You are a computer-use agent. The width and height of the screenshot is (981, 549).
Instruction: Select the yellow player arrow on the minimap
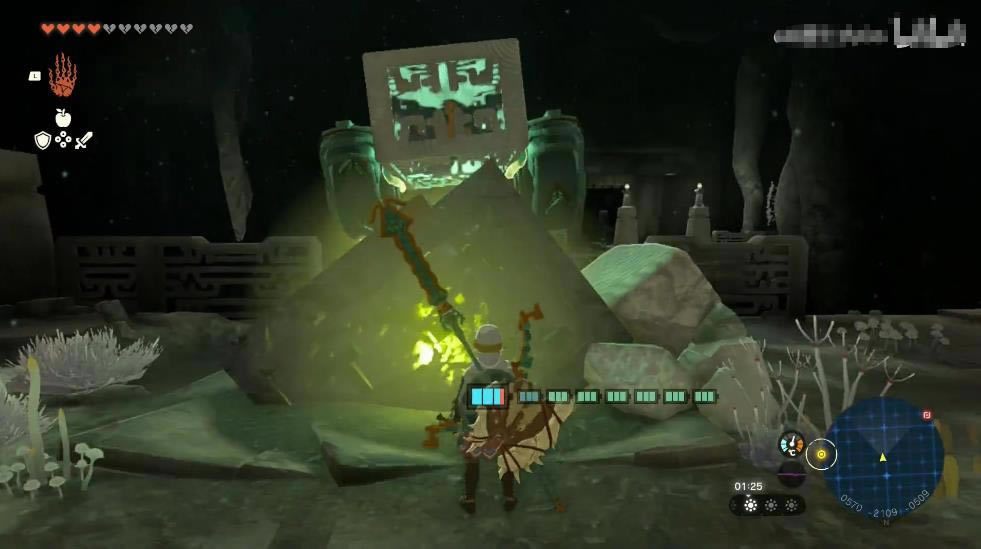coord(882,457)
